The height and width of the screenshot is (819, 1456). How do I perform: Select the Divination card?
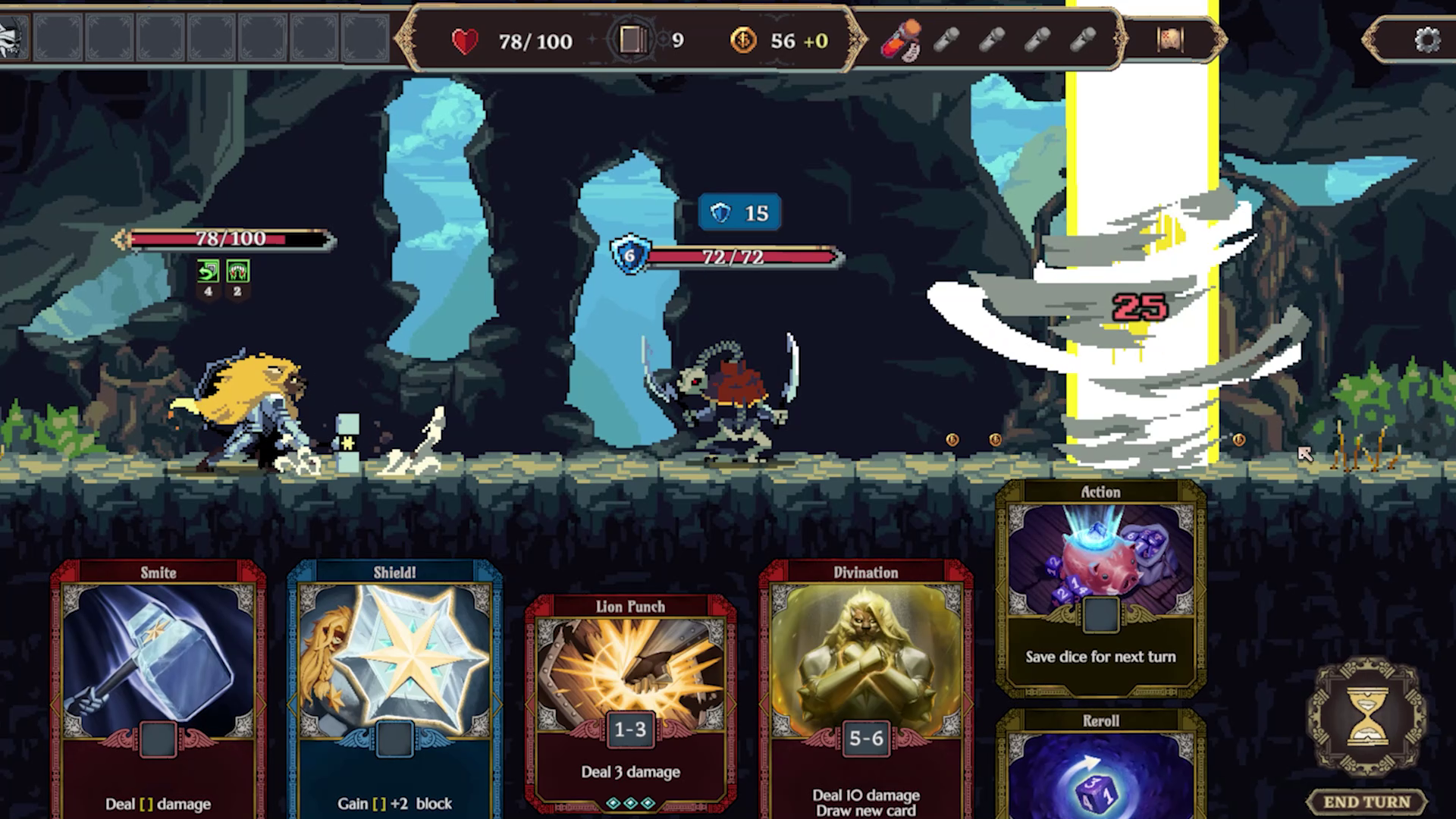click(x=866, y=682)
